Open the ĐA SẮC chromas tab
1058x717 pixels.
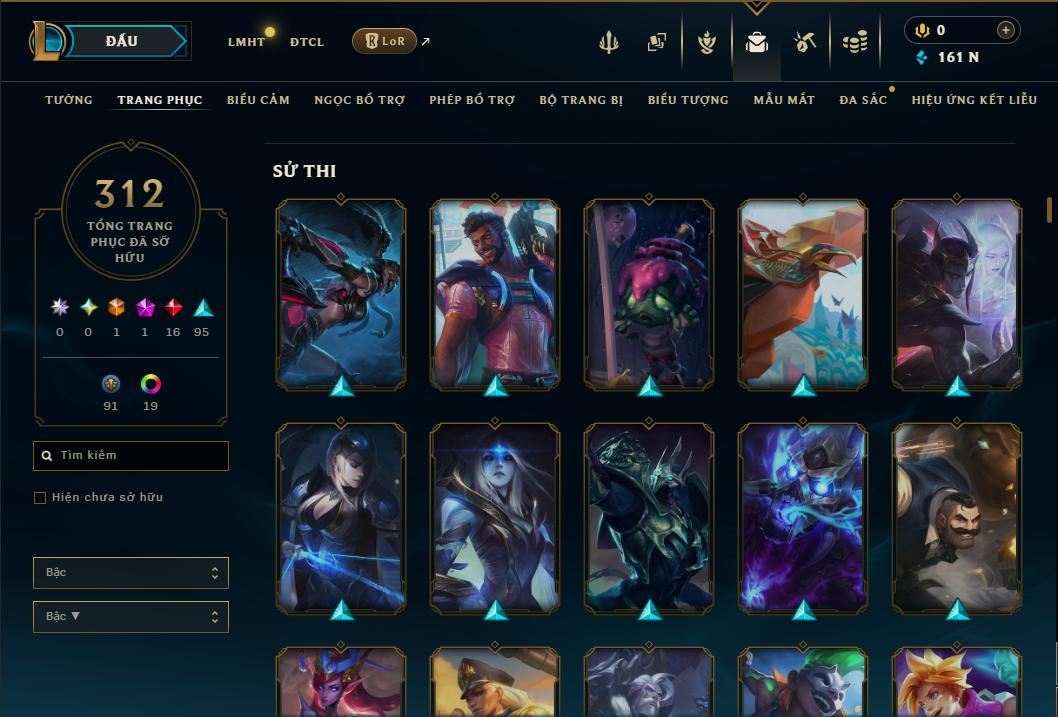863,100
